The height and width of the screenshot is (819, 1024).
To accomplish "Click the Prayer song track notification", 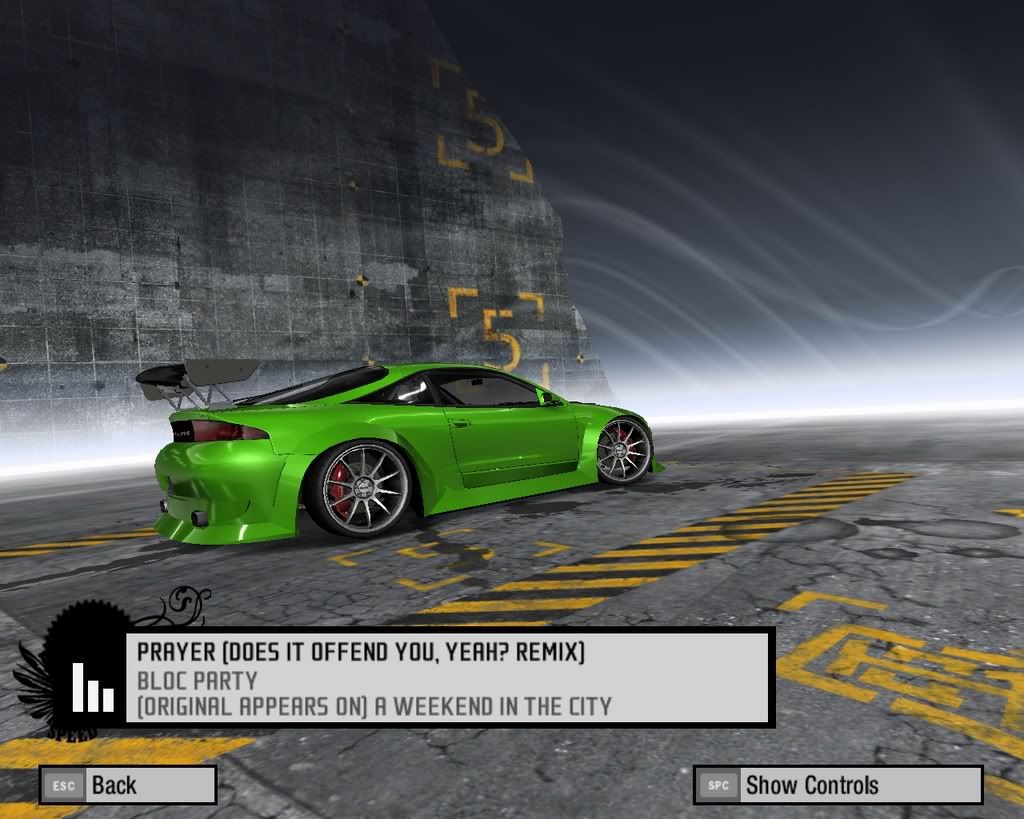I will coord(448,678).
